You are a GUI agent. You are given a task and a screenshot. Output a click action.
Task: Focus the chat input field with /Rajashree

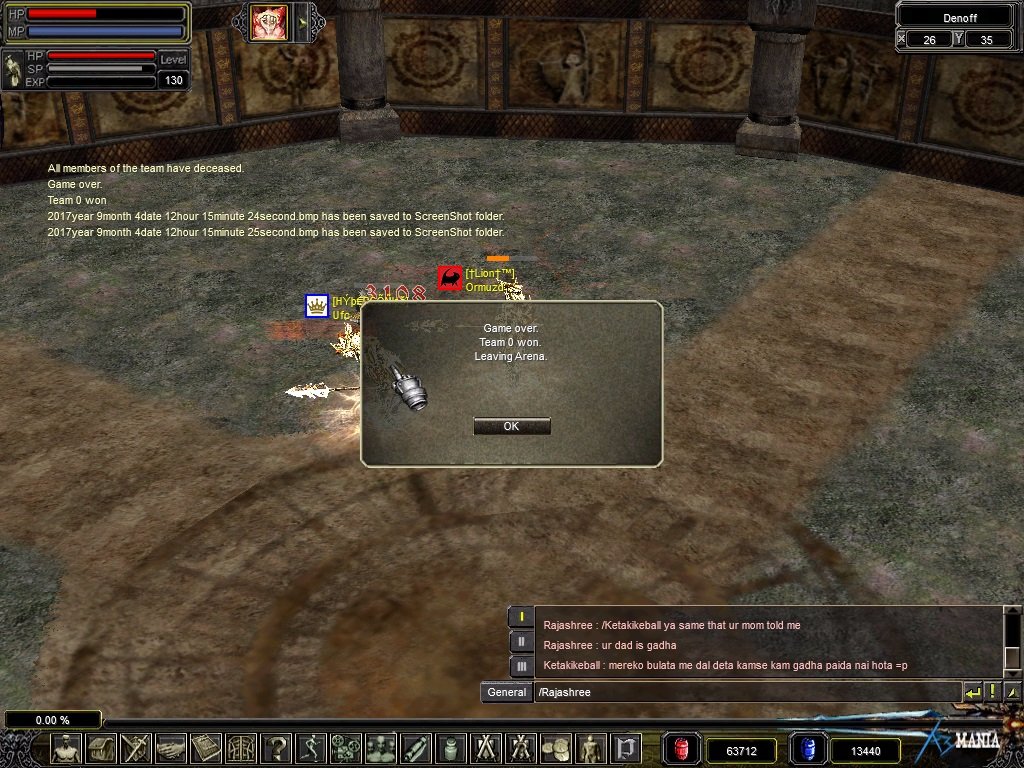745,692
